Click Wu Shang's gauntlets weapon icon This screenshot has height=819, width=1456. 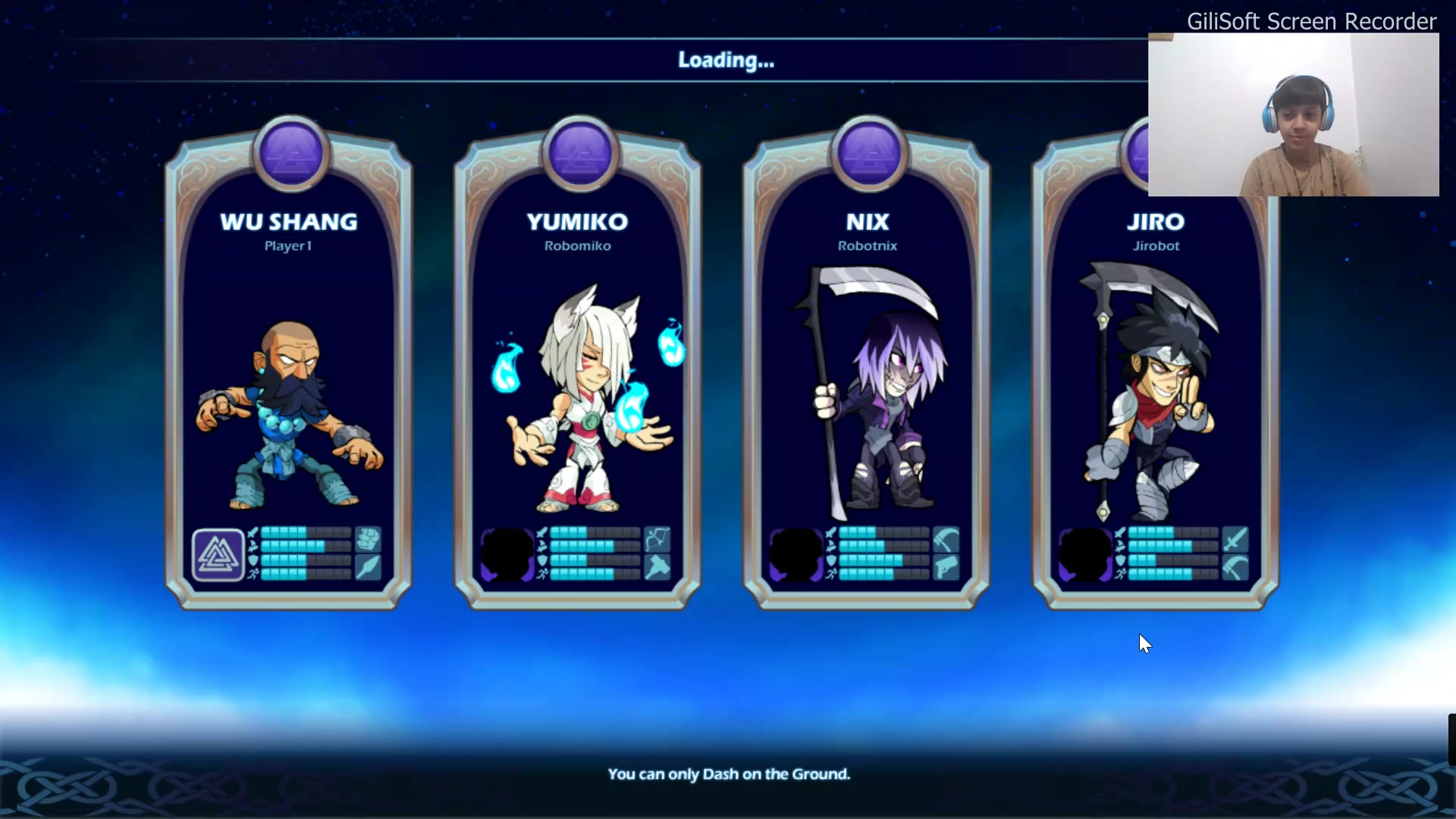tap(368, 540)
